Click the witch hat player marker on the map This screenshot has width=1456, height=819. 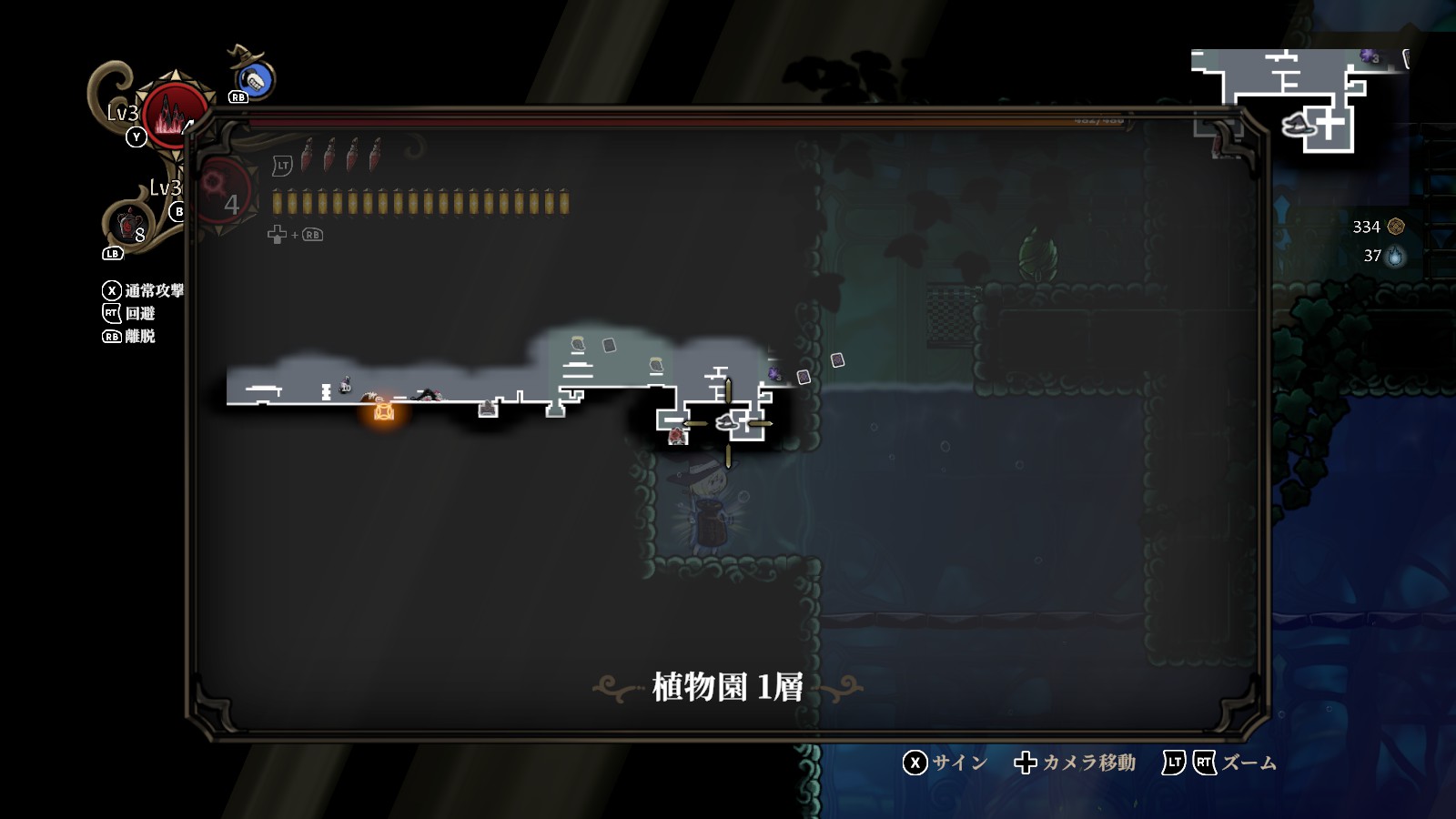[727, 421]
